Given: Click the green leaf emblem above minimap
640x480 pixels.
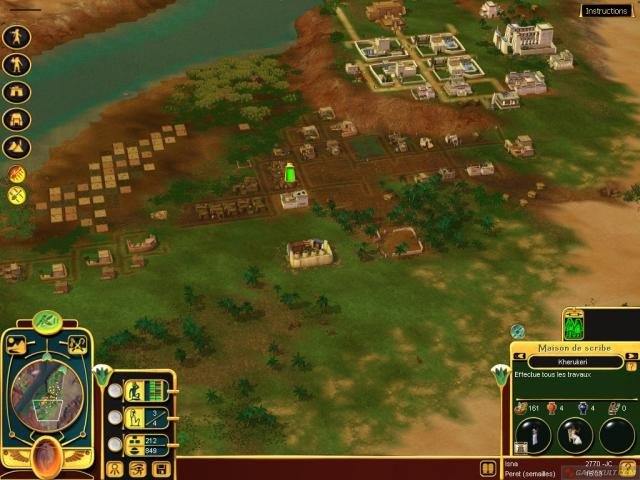Looking at the screenshot, I should click(x=47, y=320).
